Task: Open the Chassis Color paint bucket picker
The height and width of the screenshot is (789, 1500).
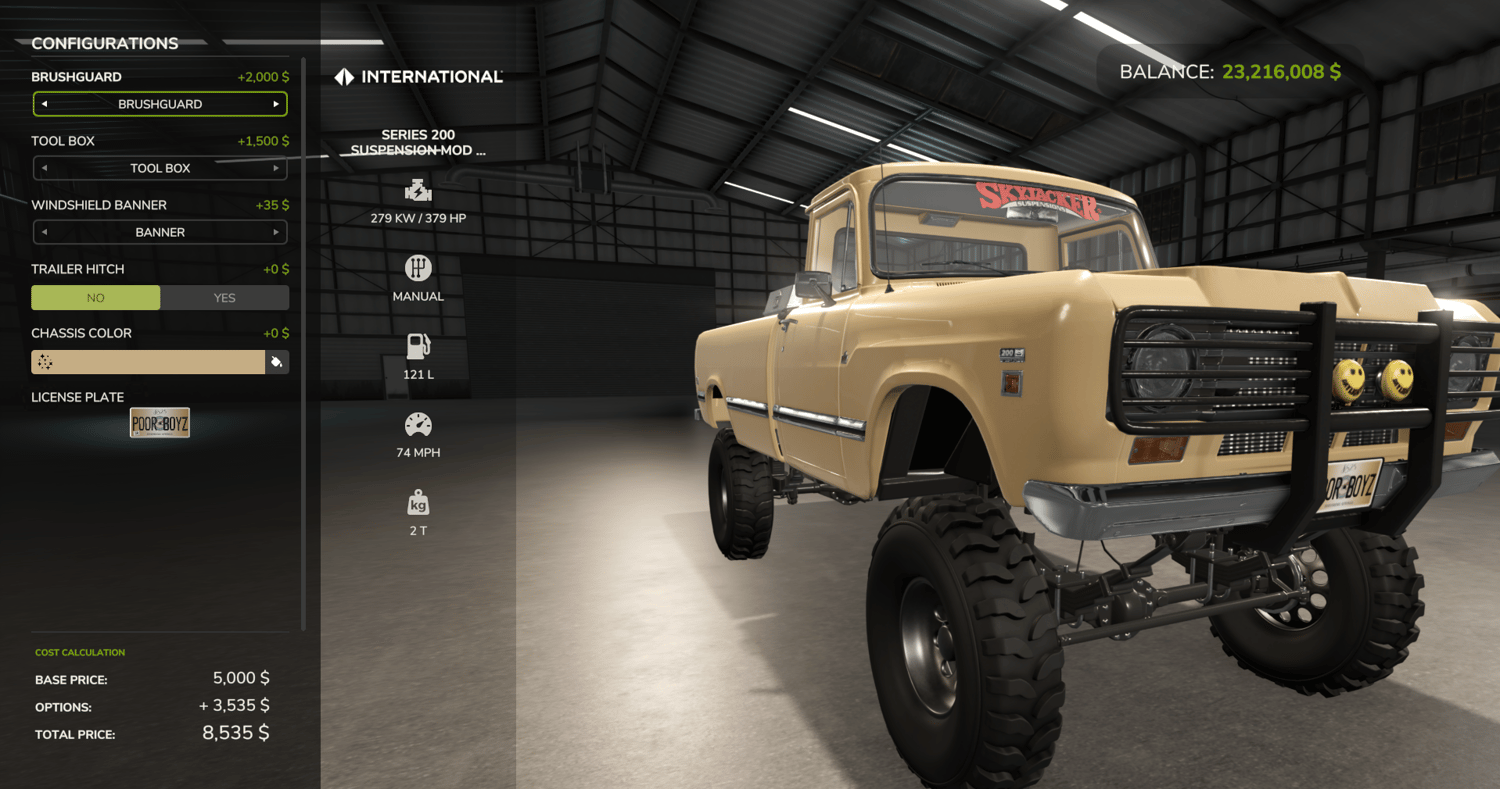Action: pyautogui.click(x=277, y=362)
